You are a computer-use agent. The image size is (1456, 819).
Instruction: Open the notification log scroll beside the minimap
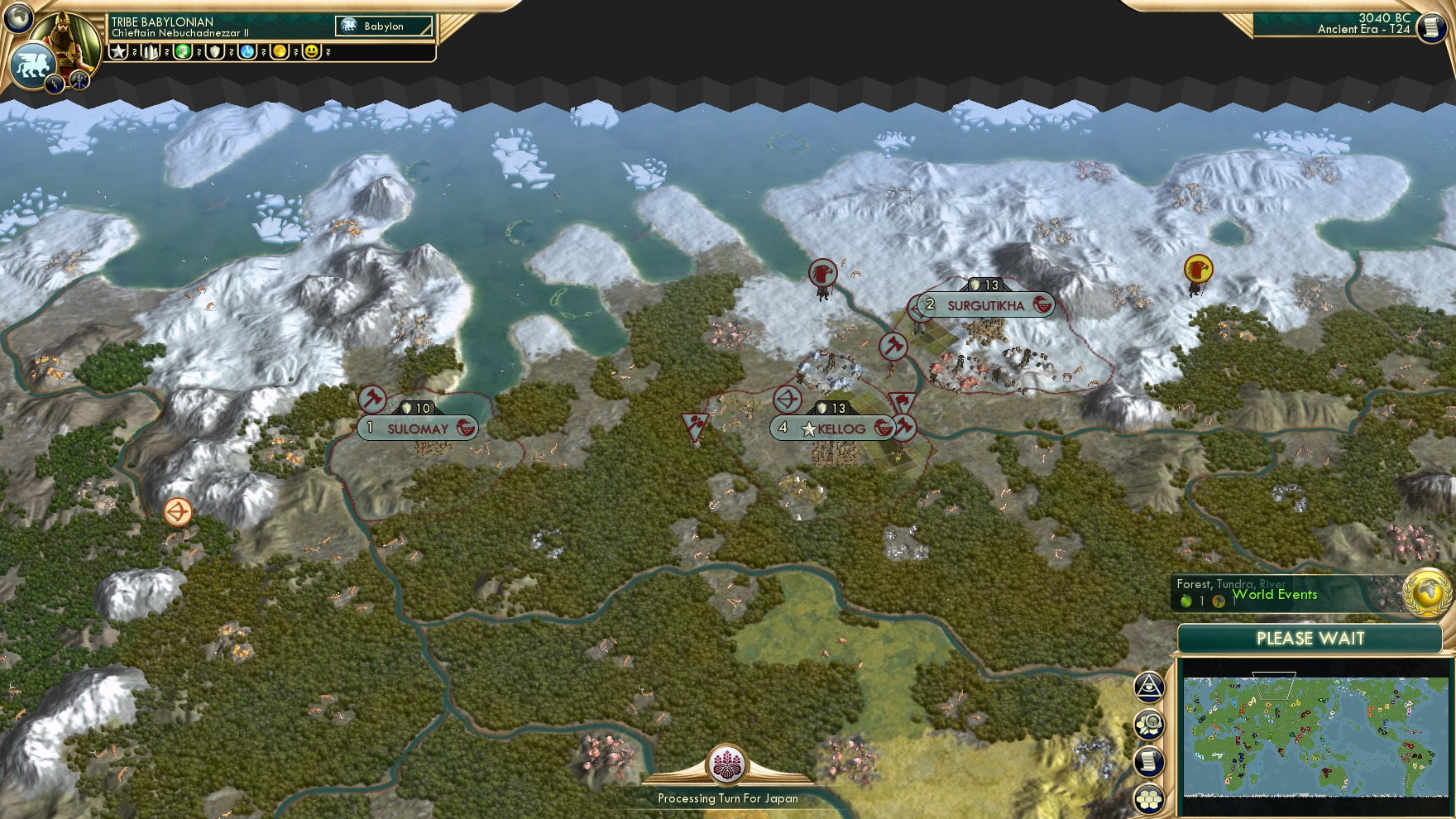(1149, 760)
